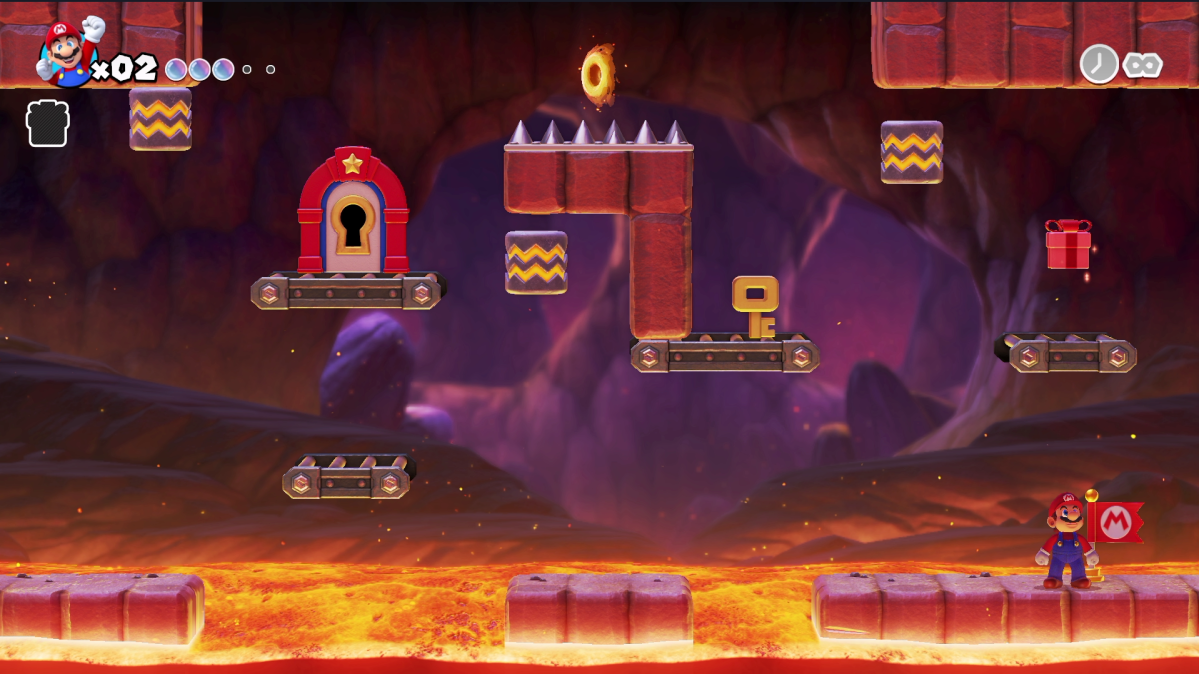The image size is (1199, 674).
Task: Click the Mario lives portrait icon
Action: pos(67,52)
